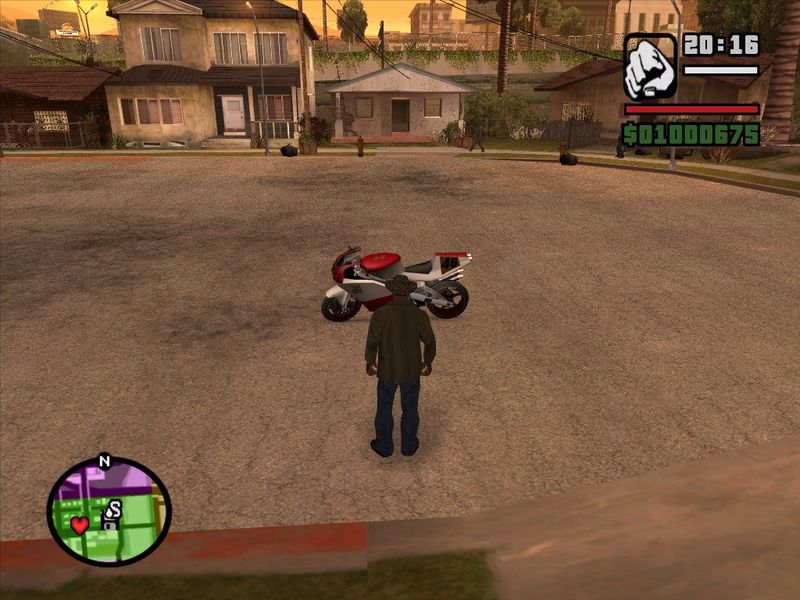Click the floppy disk save marker on the radar

(x=108, y=524)
